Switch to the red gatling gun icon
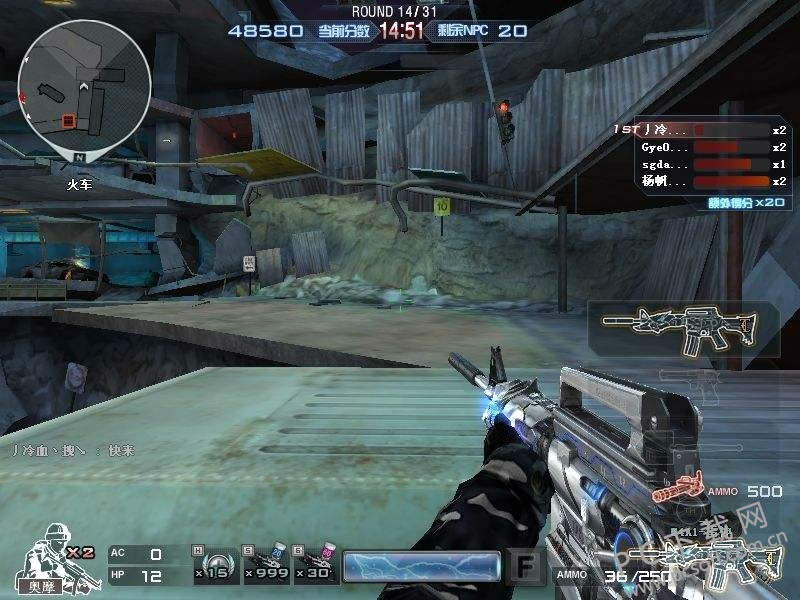The image size is (800, 600). tap(677, 492)
